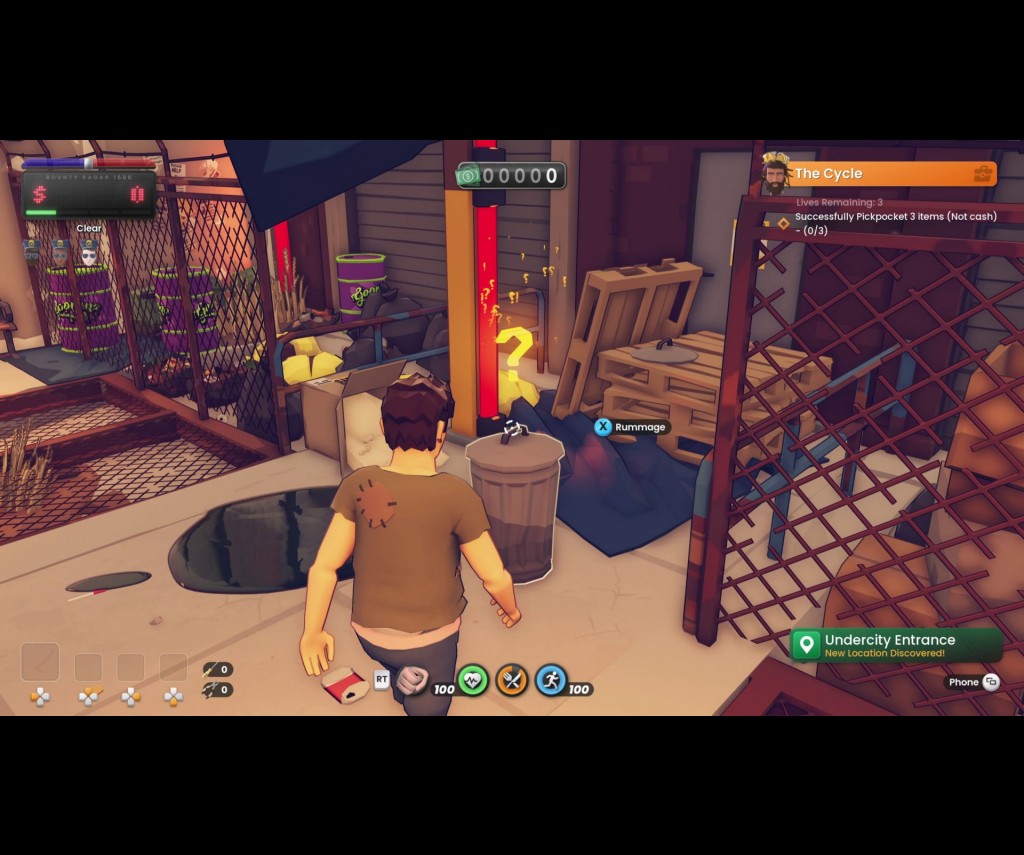Image resolution: width=1024 pixels, height=855 pixels.
Task: Click the green heart health icon
Action: (x=472, y=680)
